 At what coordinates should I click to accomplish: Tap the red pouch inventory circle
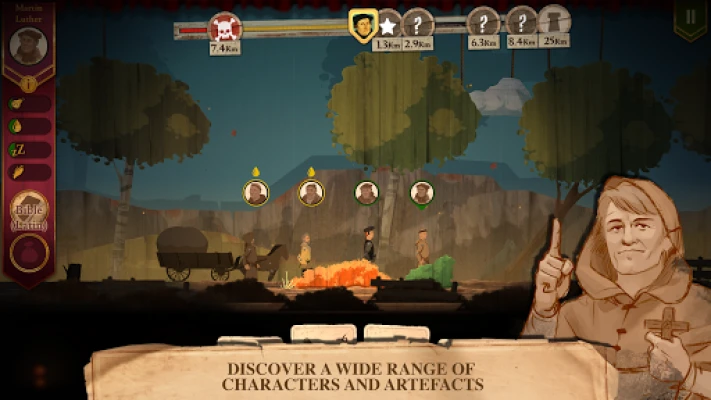point(28,252)
